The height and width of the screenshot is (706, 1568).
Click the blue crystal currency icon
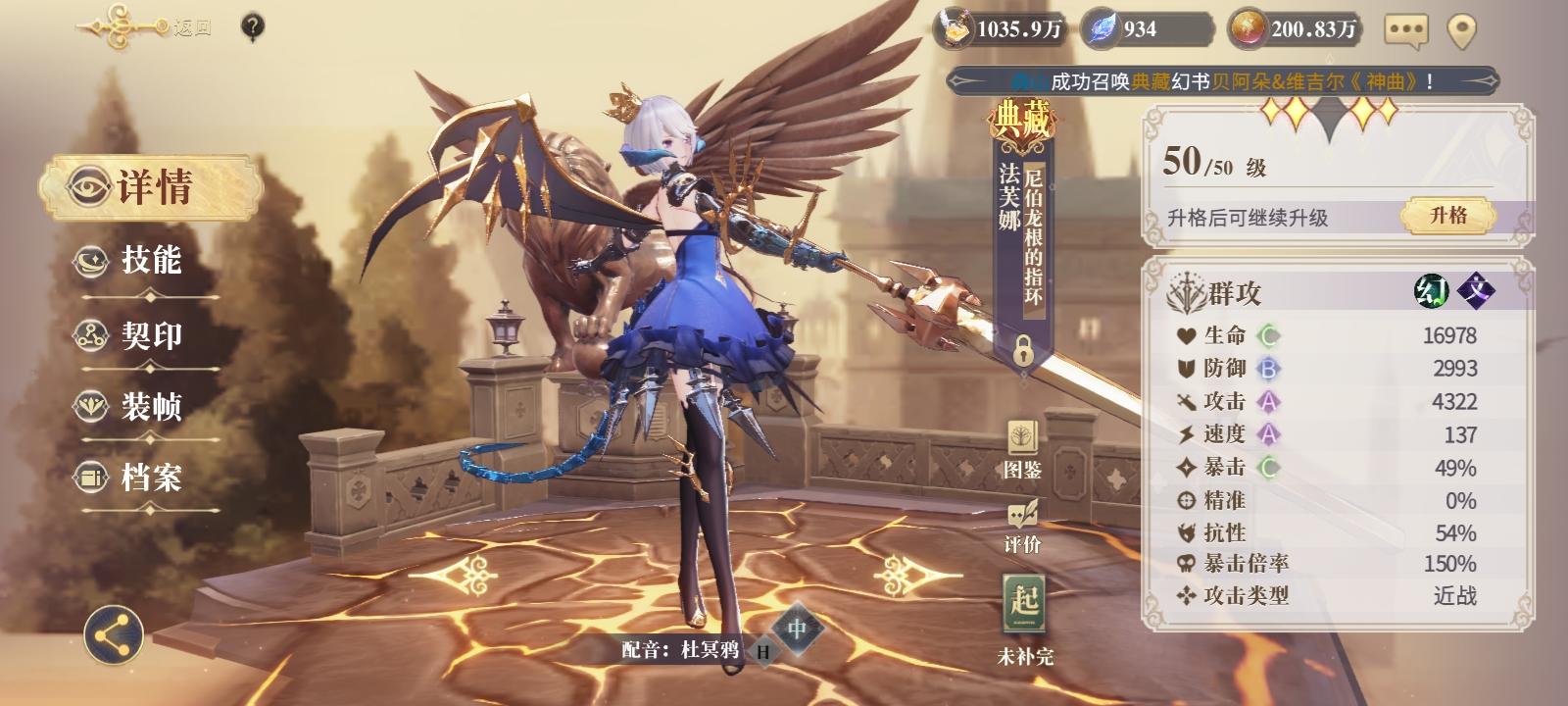1102,30
